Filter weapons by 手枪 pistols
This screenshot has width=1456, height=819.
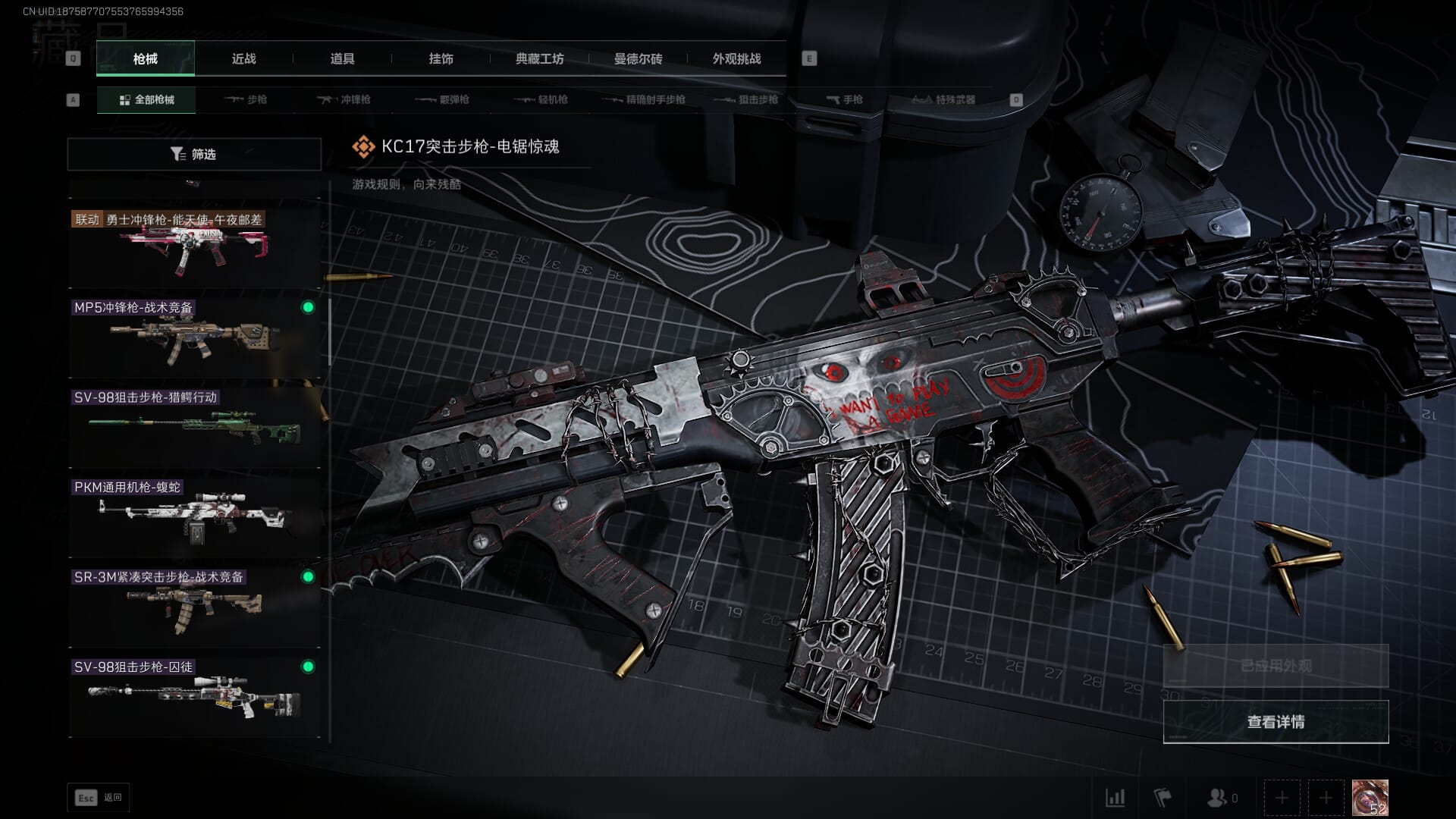click(845, 99)
